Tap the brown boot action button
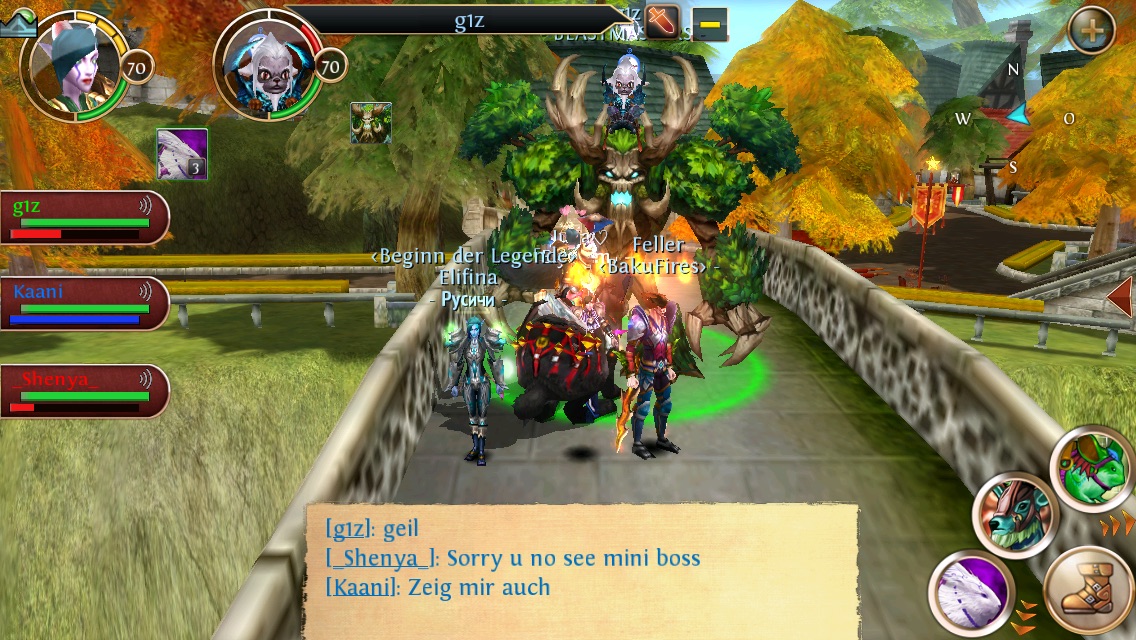This screenshot has height=640, width=1136. tap(1089, 590)
